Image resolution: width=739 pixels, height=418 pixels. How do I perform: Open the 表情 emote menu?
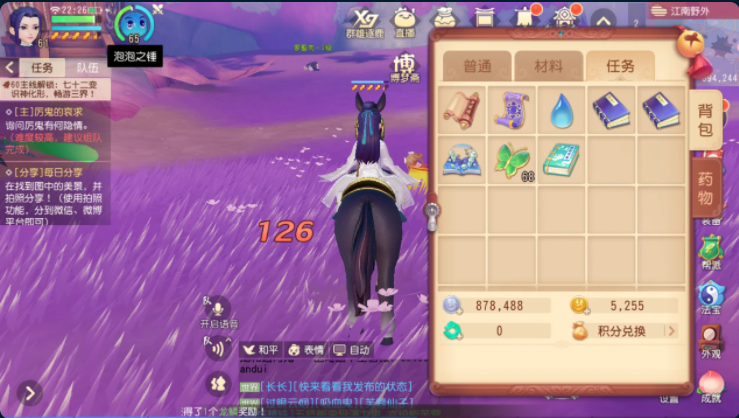(x=308, y=350)
